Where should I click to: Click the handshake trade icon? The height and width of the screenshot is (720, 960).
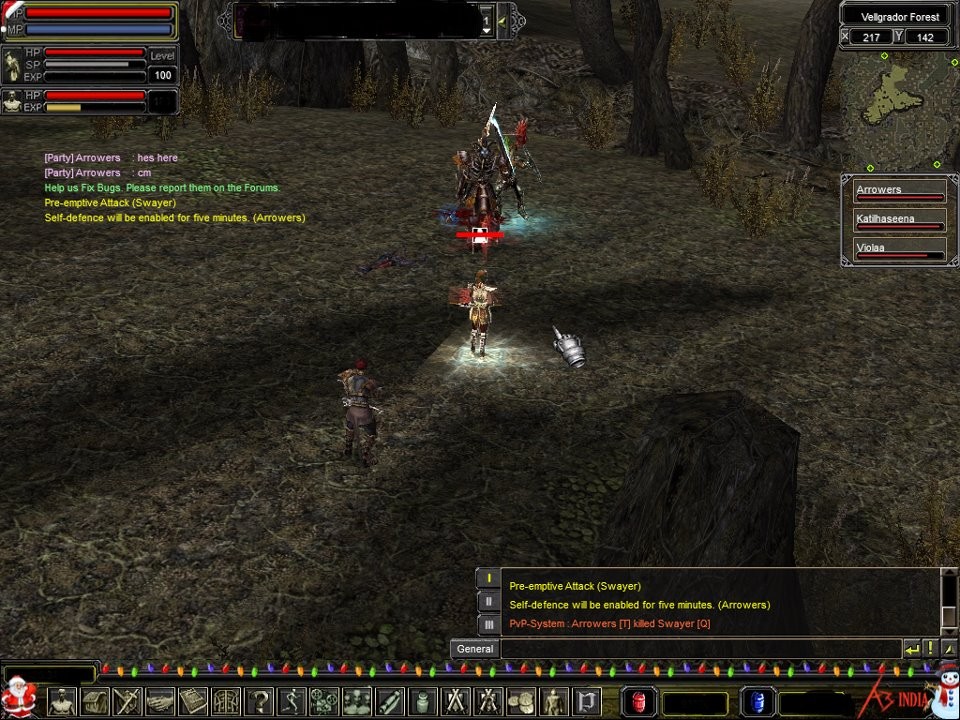[160, 701]
